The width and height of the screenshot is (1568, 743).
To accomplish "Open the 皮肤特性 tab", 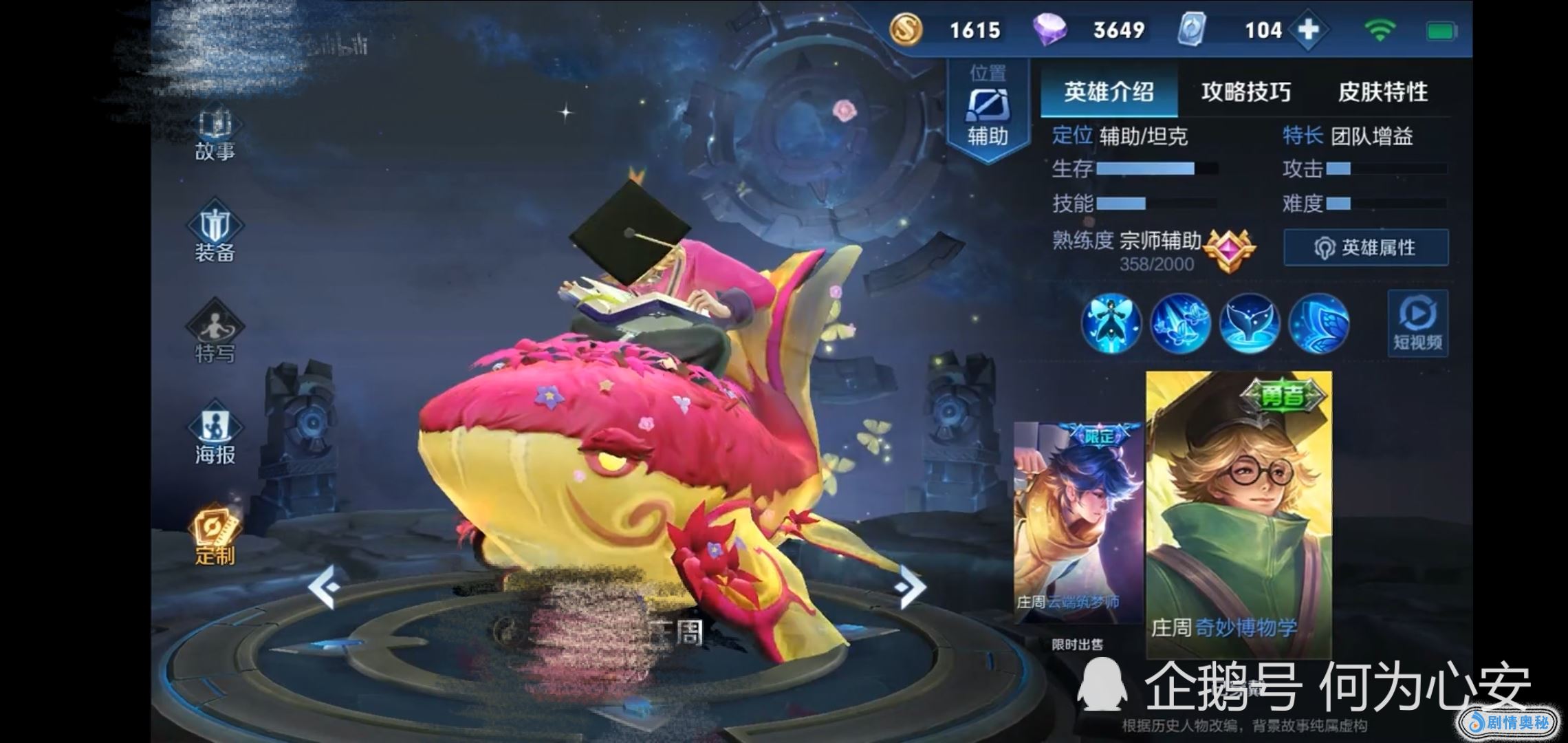I will [x=1382, y=92].
